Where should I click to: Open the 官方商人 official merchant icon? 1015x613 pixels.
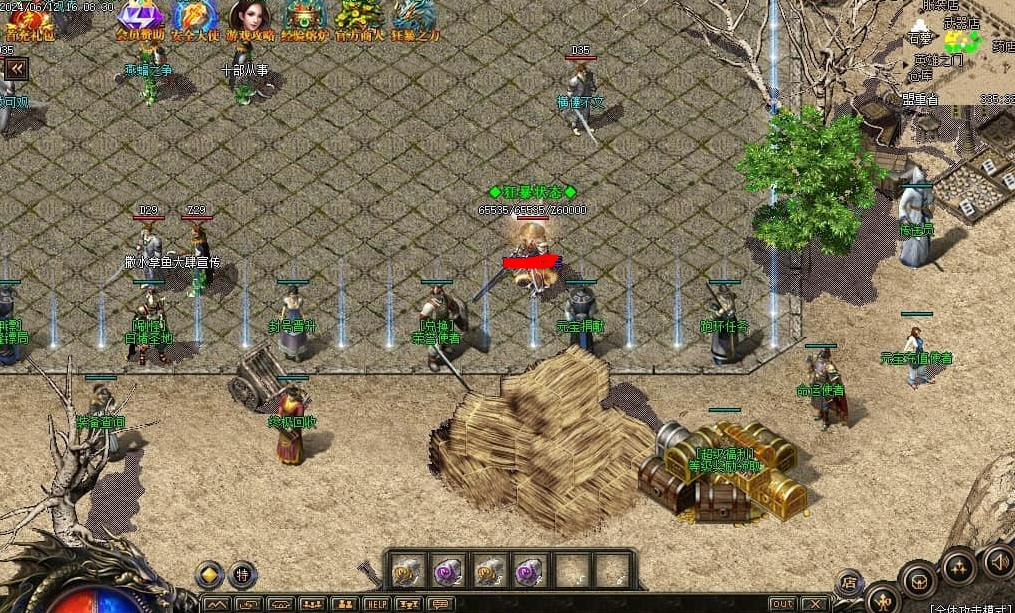point(359,18)
